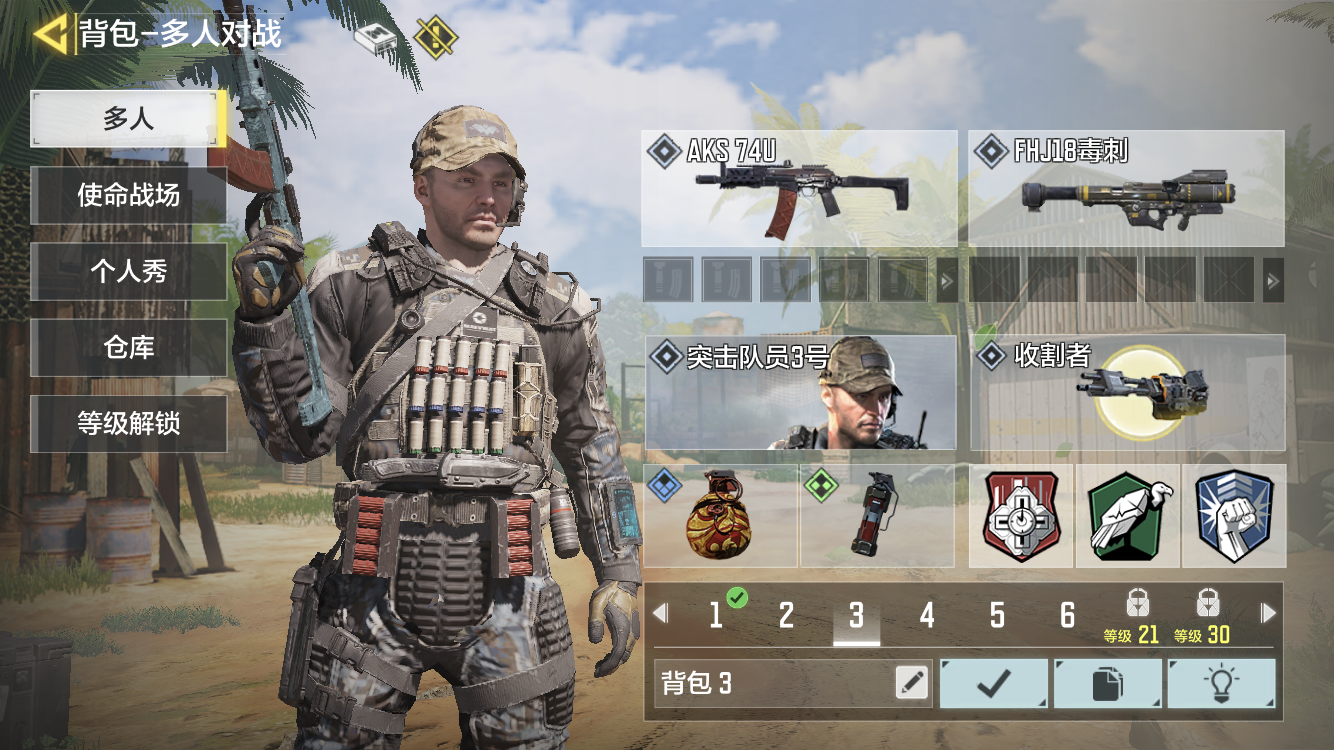
Task: Open the 突击队员3号 character slot
Action: point(800,392)
